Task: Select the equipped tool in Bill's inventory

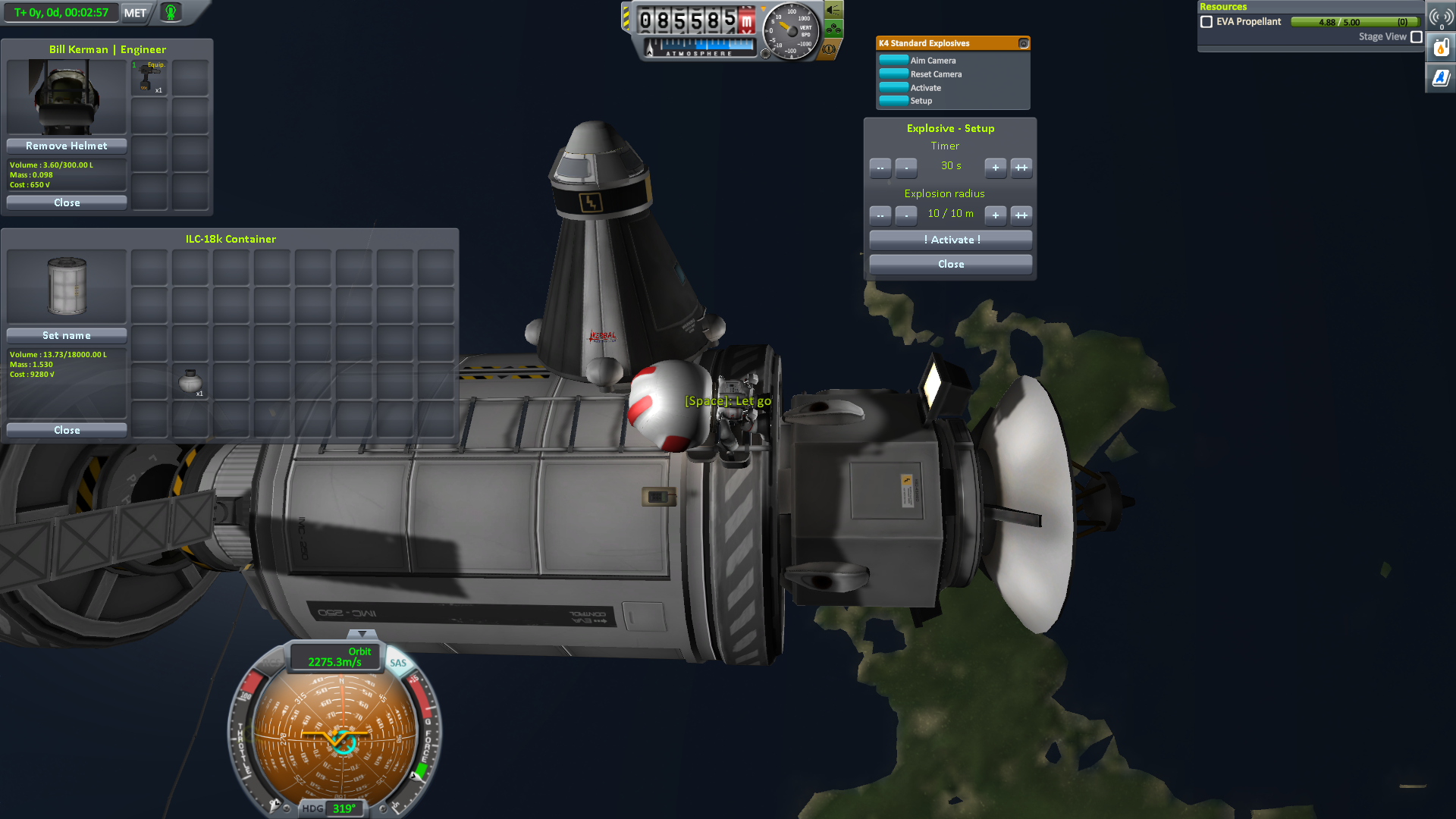Action: click(x=149, y=77)
